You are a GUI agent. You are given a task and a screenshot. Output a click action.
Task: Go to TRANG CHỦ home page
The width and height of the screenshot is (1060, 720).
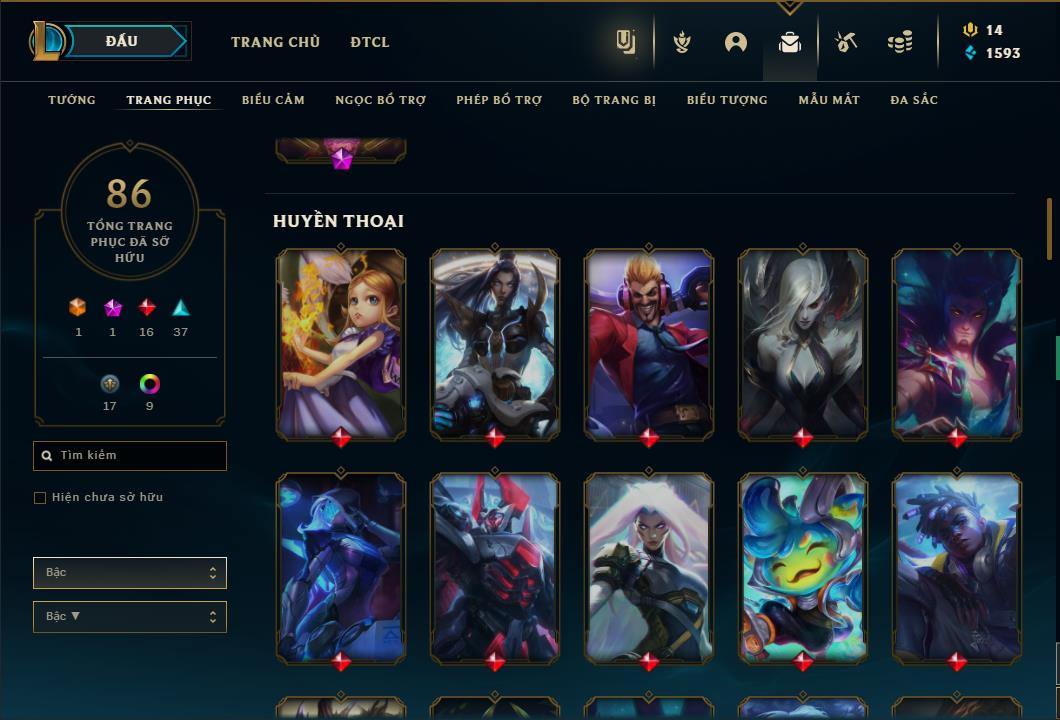[x=275, y=42]
